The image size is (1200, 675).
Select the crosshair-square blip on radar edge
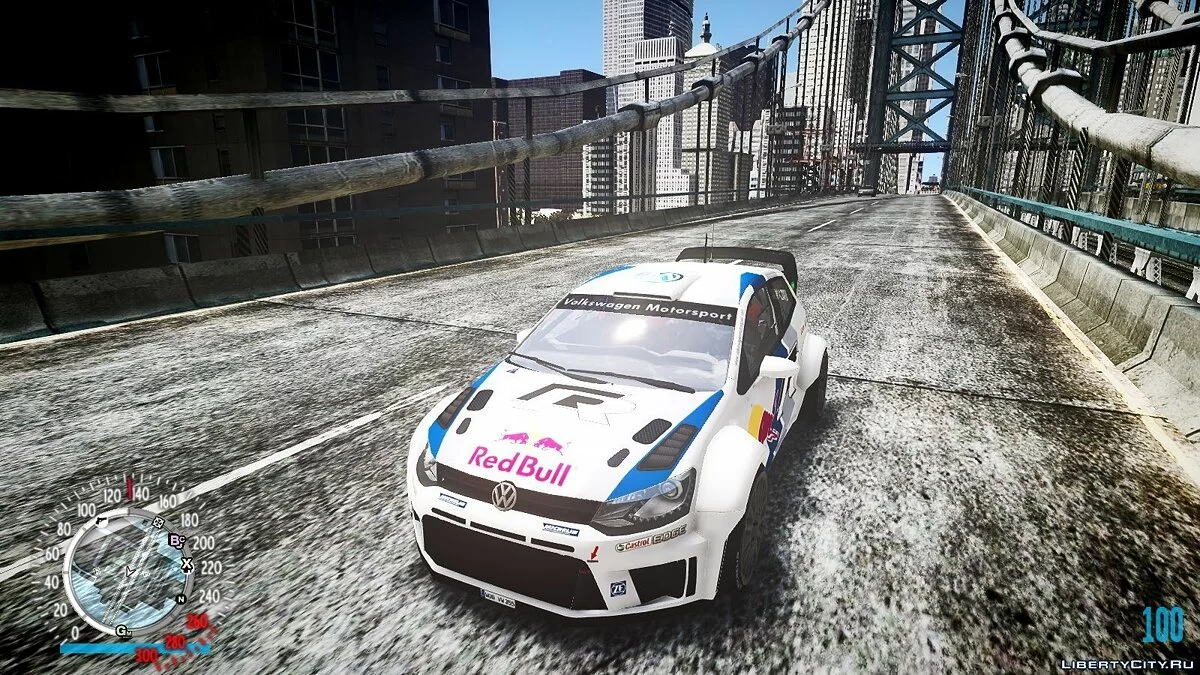(157, 520)
